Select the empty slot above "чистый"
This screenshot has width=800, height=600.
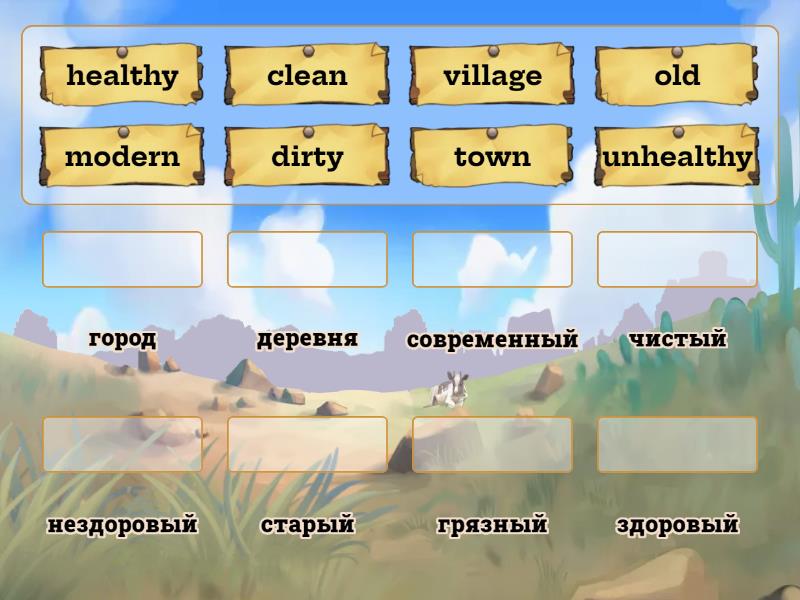point(677,259)
